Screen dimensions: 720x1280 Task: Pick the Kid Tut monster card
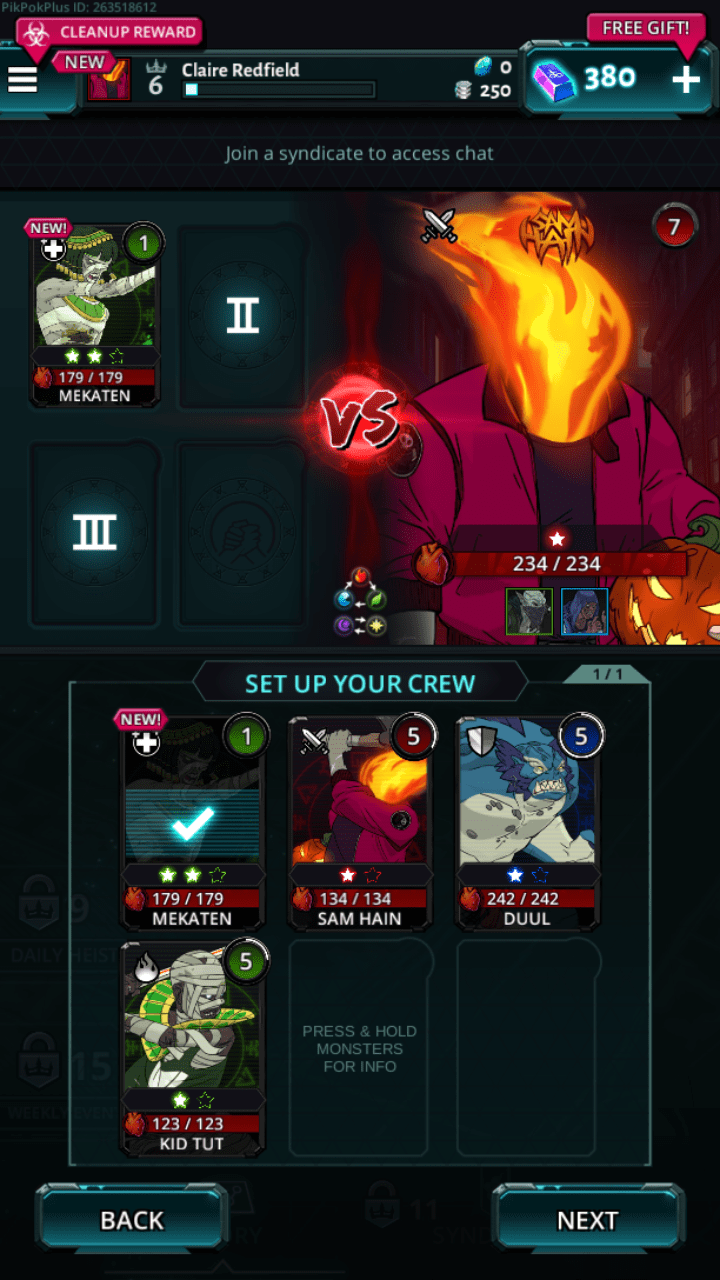[192, 1046]
